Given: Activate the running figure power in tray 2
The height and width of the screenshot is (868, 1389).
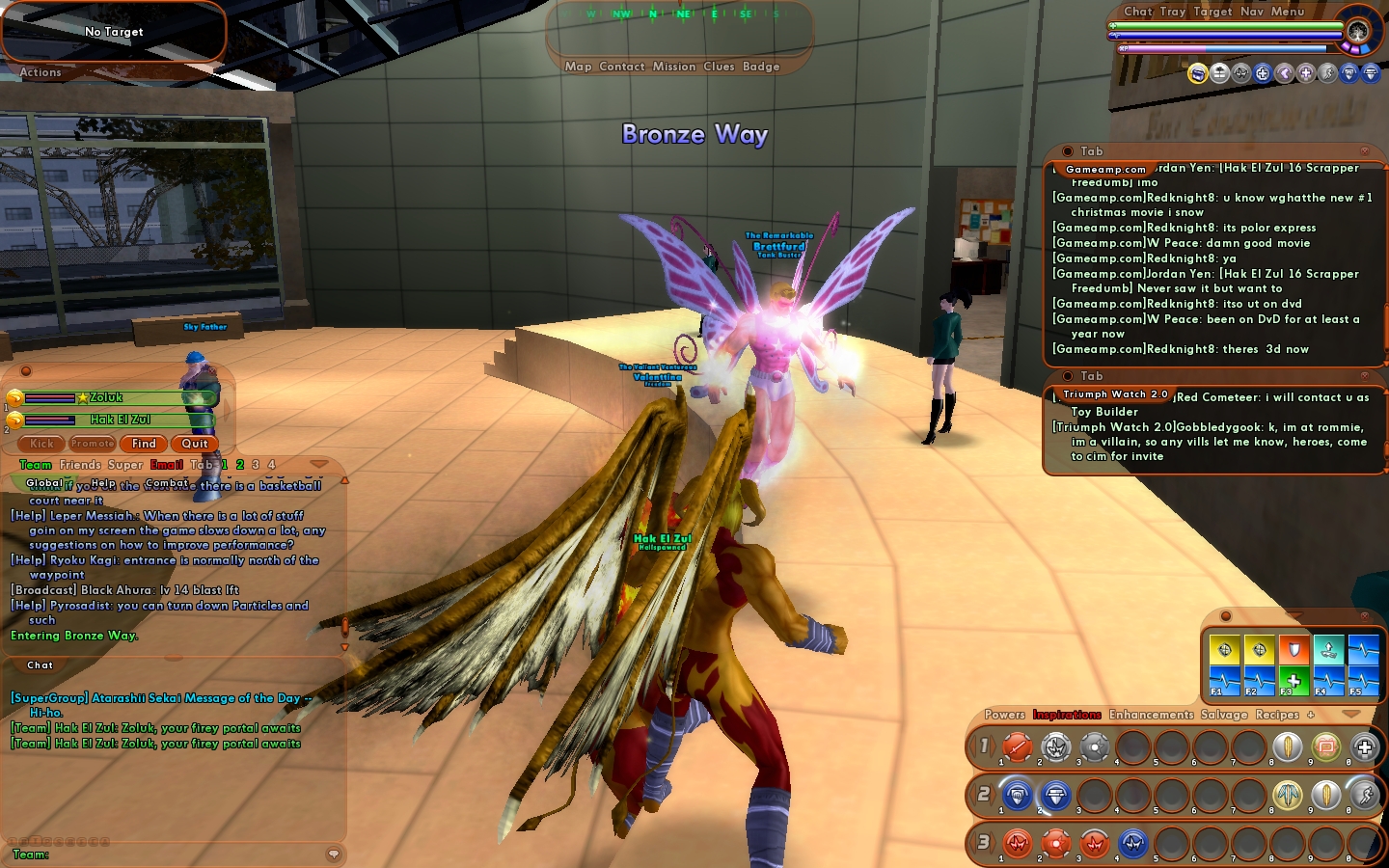Looking at the screenshot, I should coord(1364,795).
